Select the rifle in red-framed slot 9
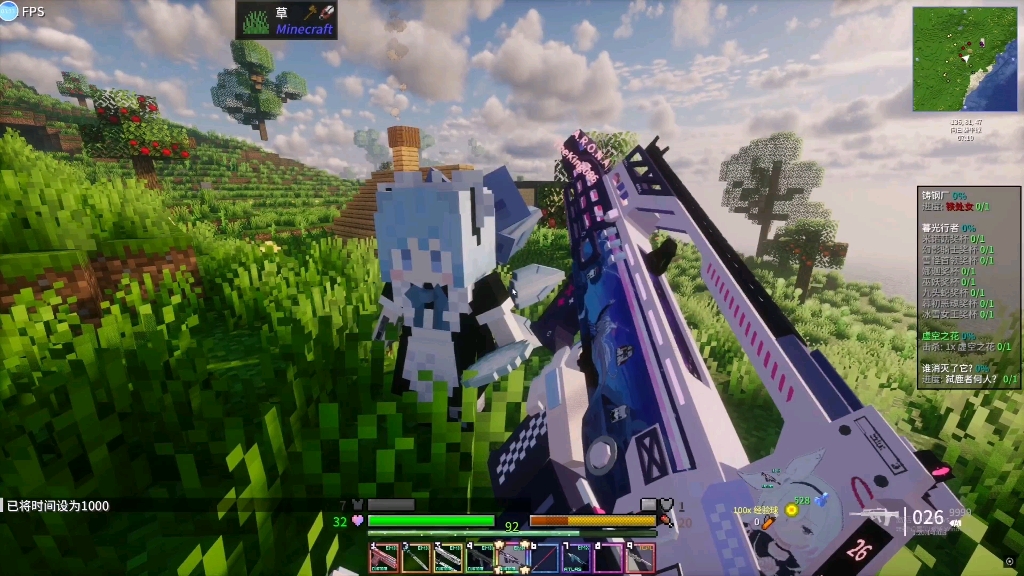 640,558
